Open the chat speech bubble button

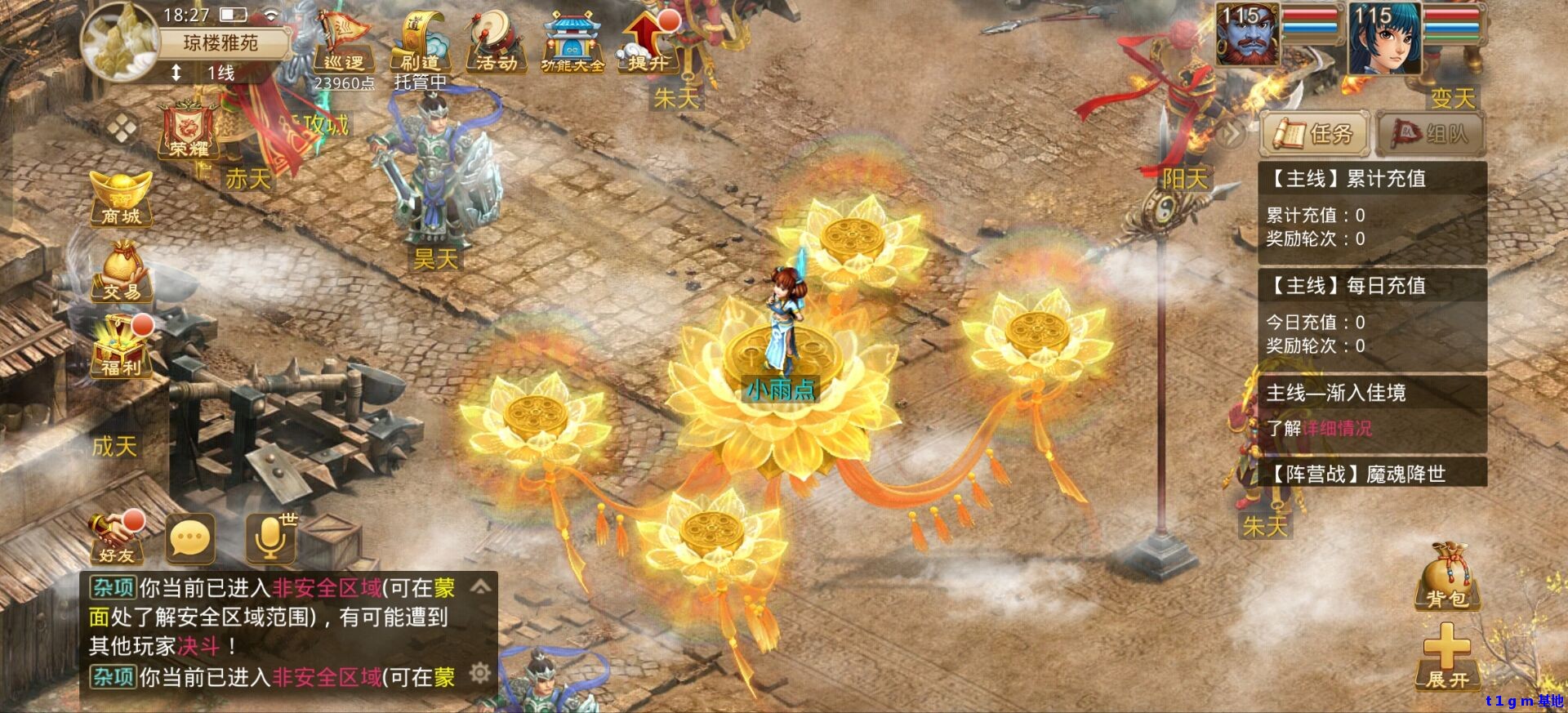pos(190,539)
